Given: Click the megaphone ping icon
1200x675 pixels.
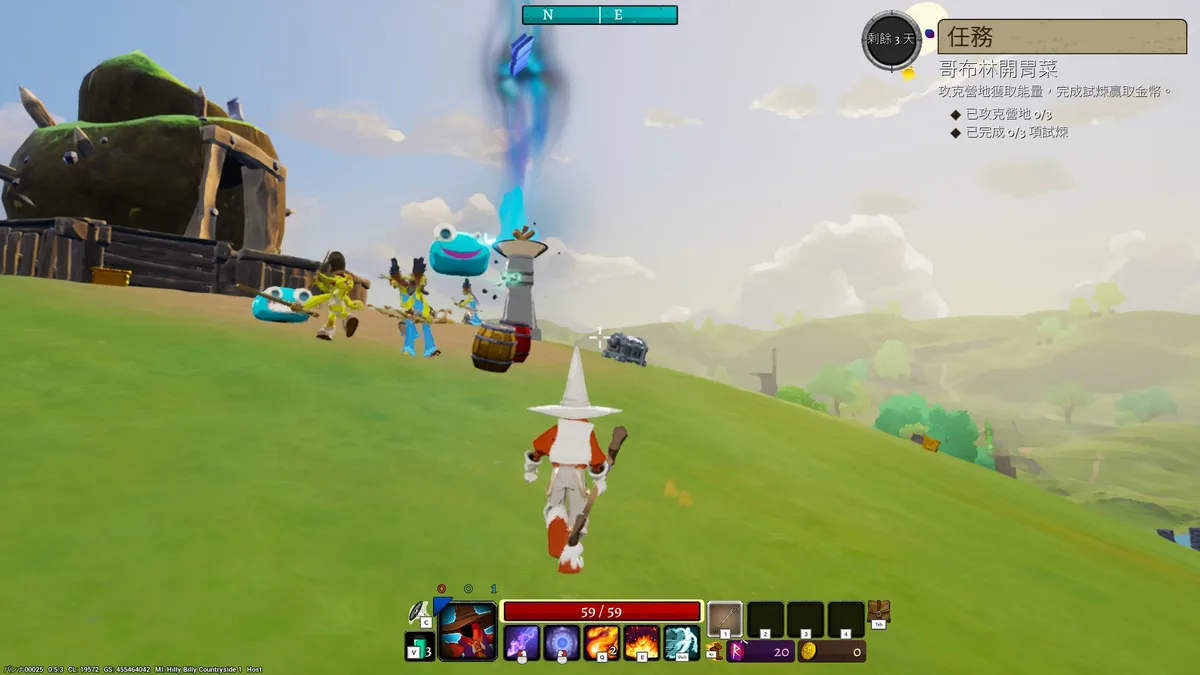Looking at the screenshot, I should tap(419, 611).
